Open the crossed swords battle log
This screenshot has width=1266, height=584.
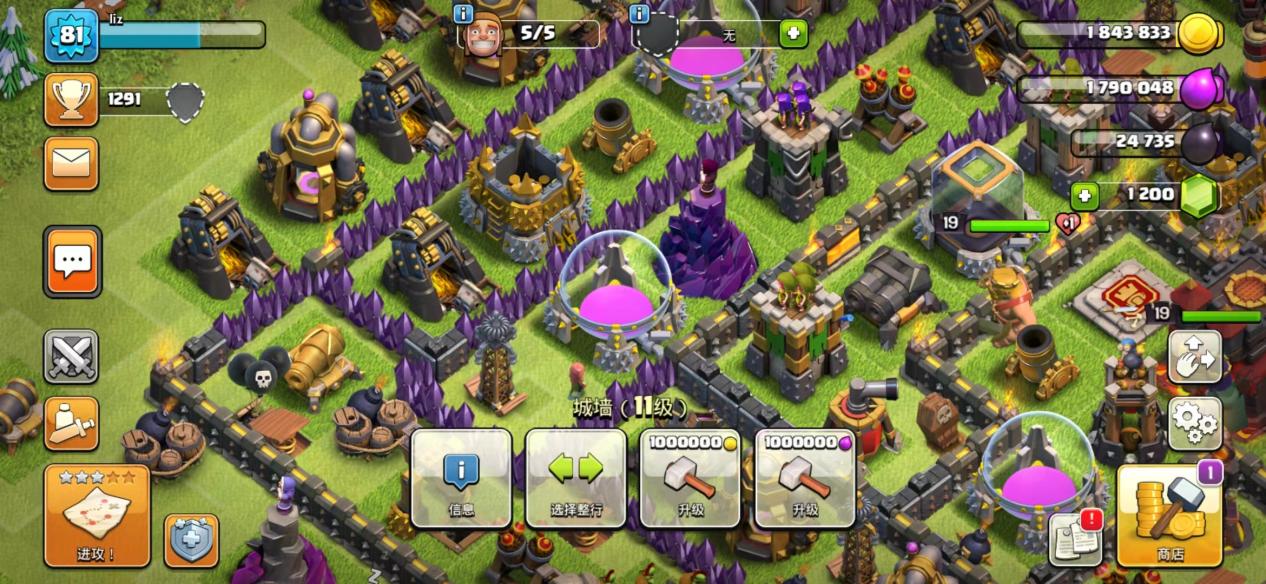(x=71, y=356)
